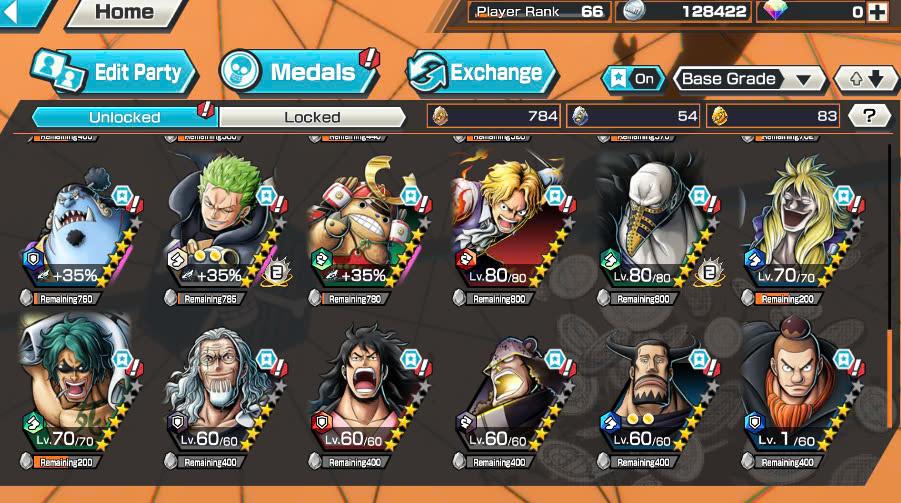The height and width of the screenshot is (503, 901).
Task: Show help with the question mark button
Action: pyautogui.click(x=869, y=116)
